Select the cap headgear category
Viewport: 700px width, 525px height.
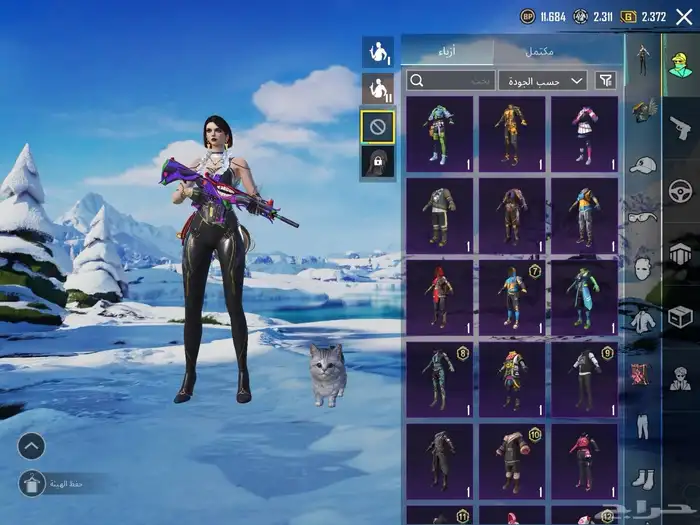click(643, 164)
